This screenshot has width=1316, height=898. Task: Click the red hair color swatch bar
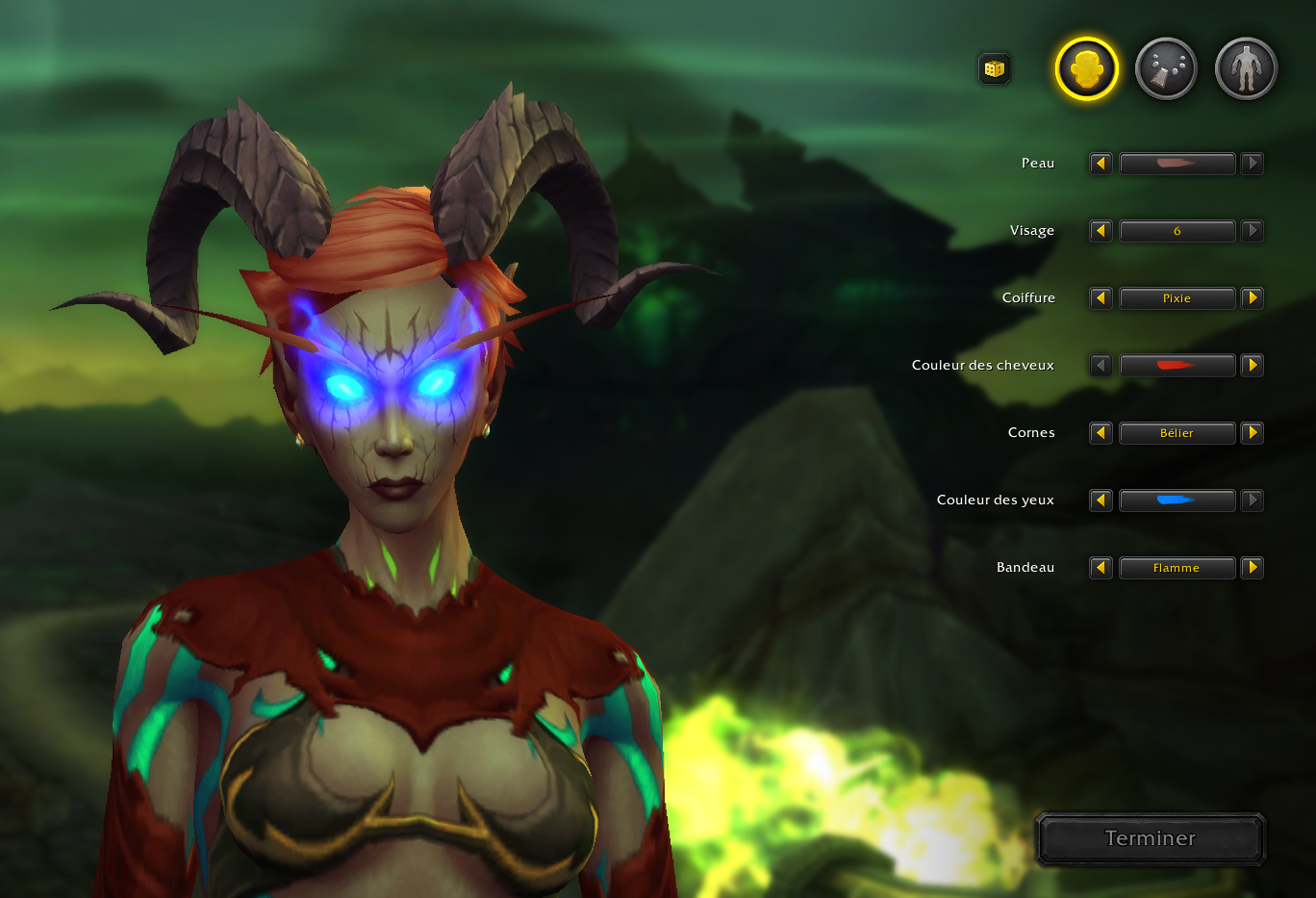click(1177, 366)
